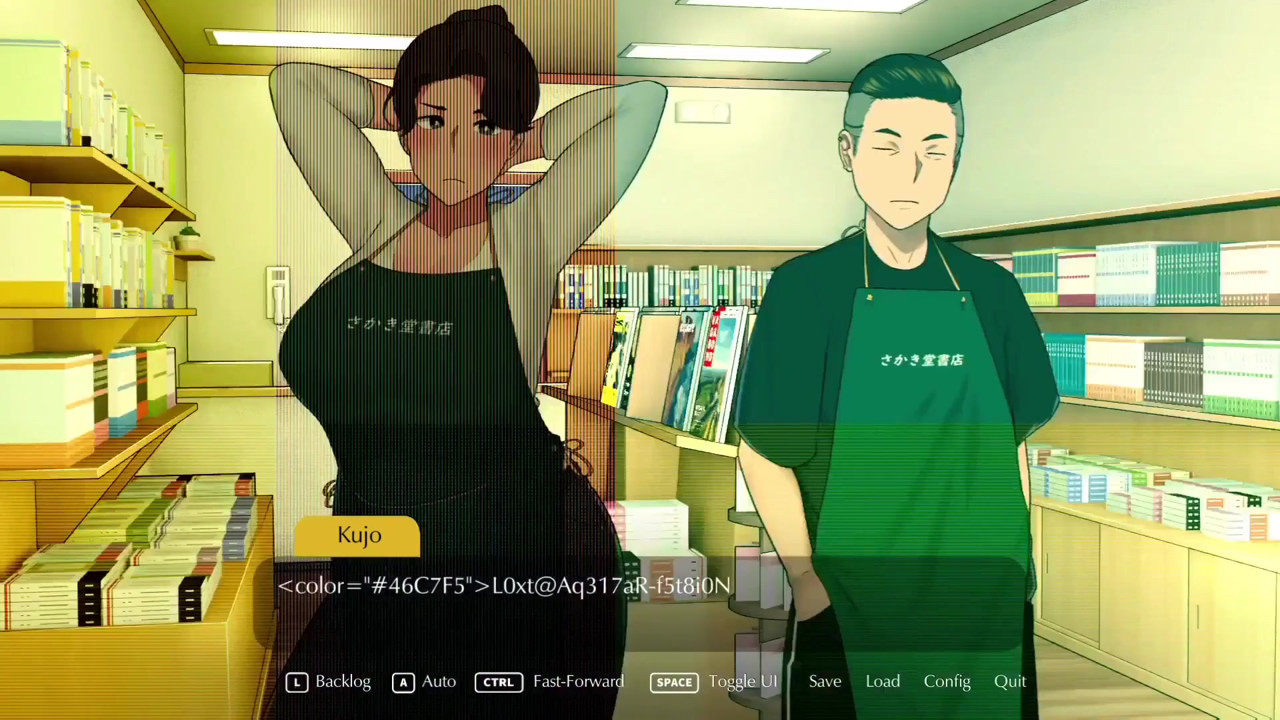Click the CTRL key badge icon

(x=498, y=681)
